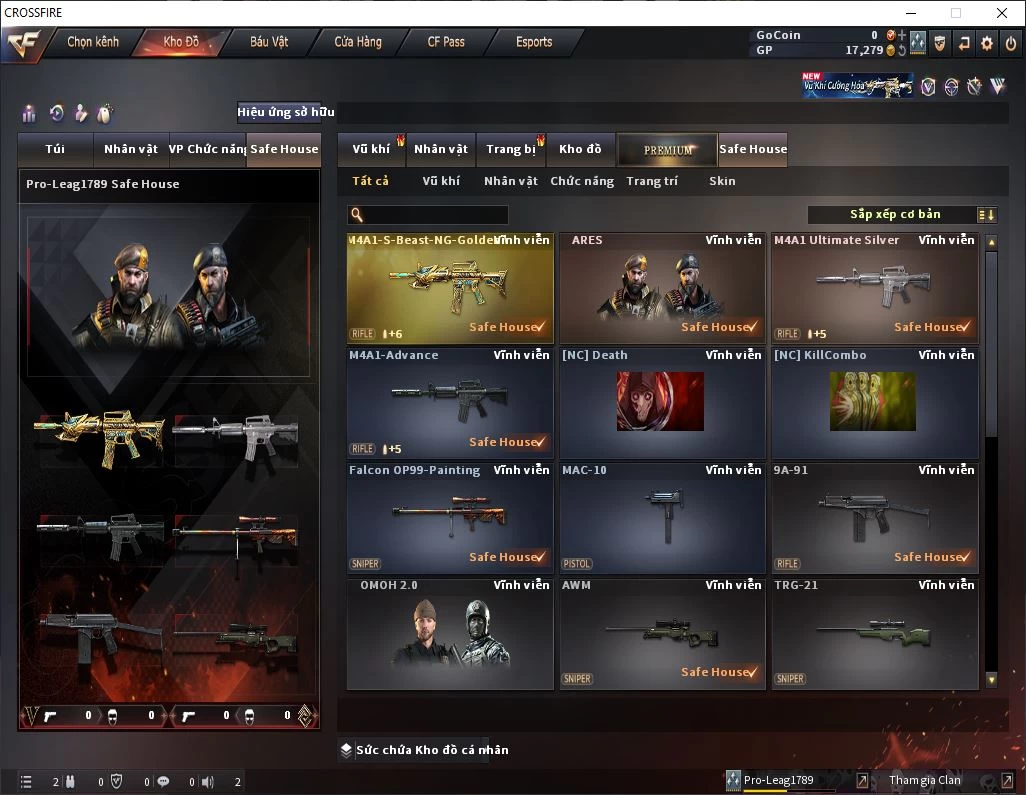Click the Tham gia Clan button
Viewport: 1026px width, 795px height.
pyautogui.click(x=925, y=780)
